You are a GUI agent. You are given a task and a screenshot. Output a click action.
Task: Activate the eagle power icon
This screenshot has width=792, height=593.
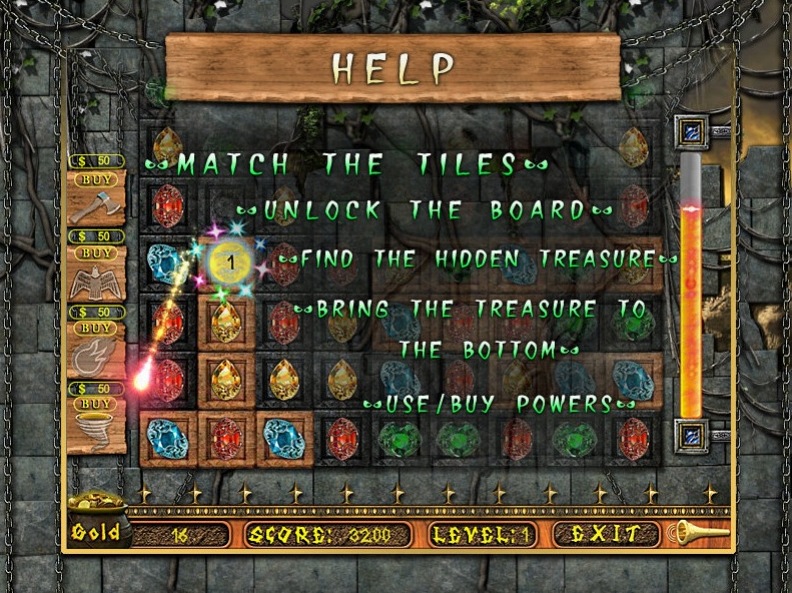[x=96, y=283]
